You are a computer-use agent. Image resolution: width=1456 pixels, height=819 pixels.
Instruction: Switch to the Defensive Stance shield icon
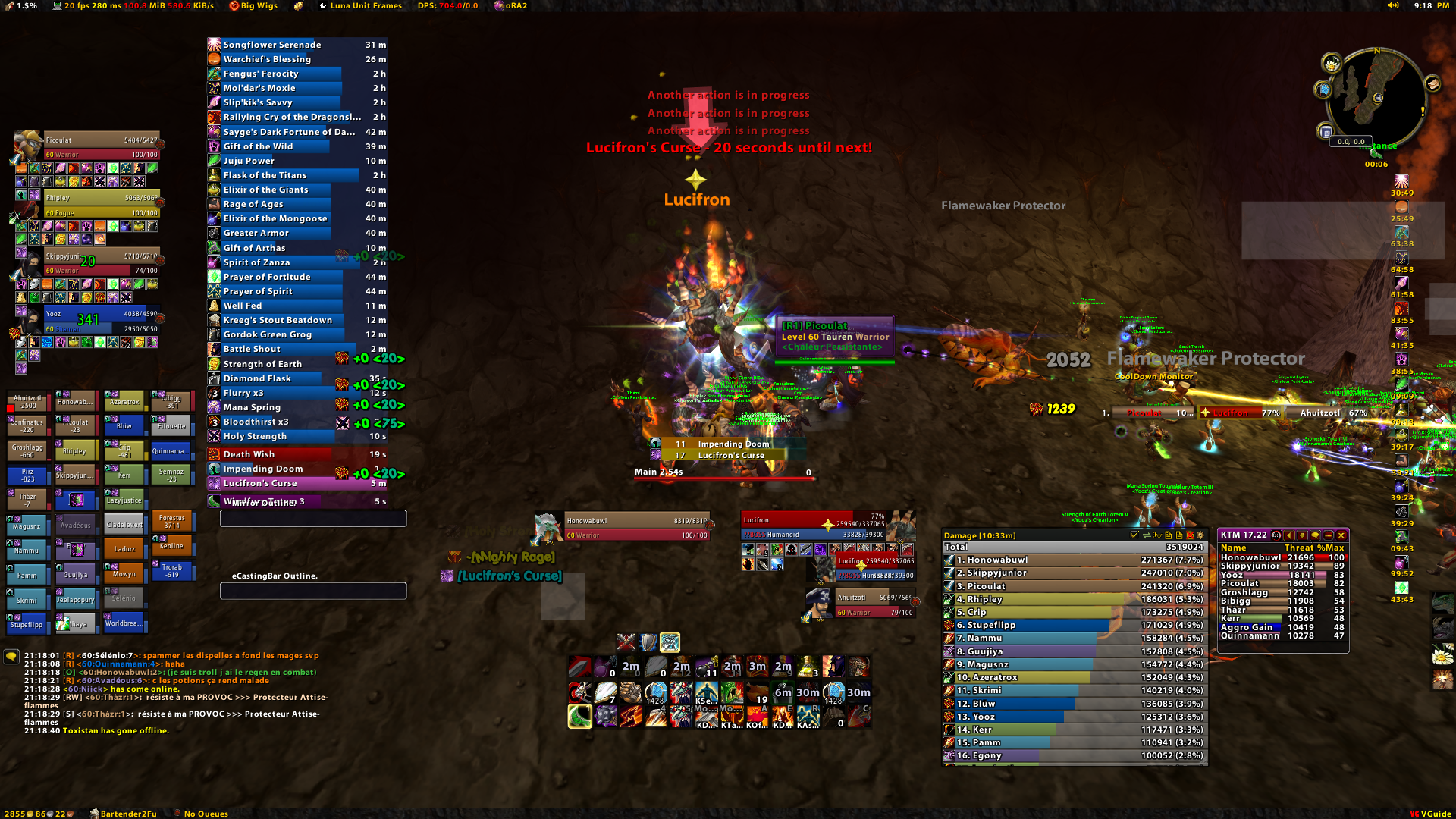pyautogui.click(x=648, y=642)
